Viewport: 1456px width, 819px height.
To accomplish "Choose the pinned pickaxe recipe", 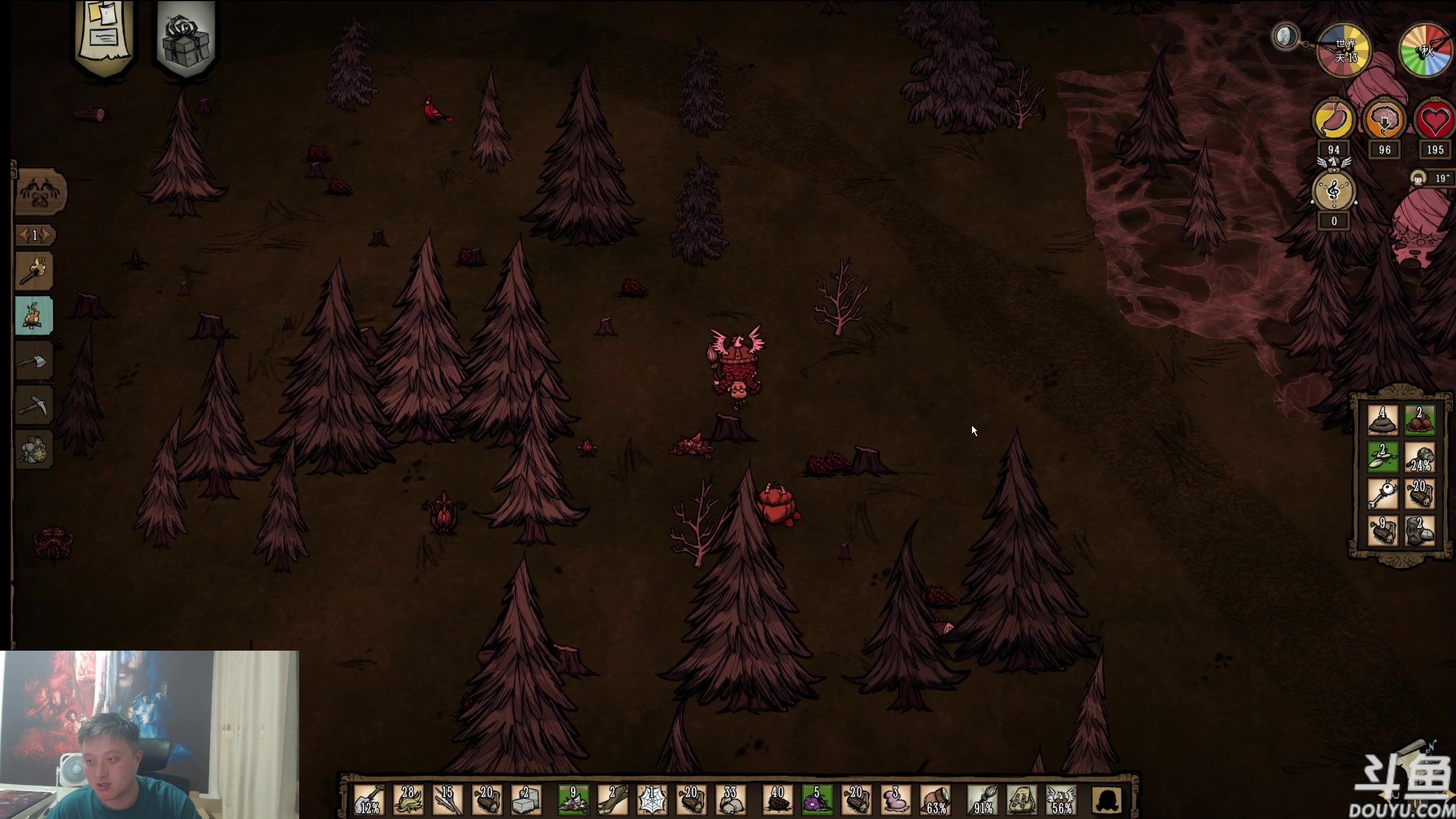I will tap(34, 406).
